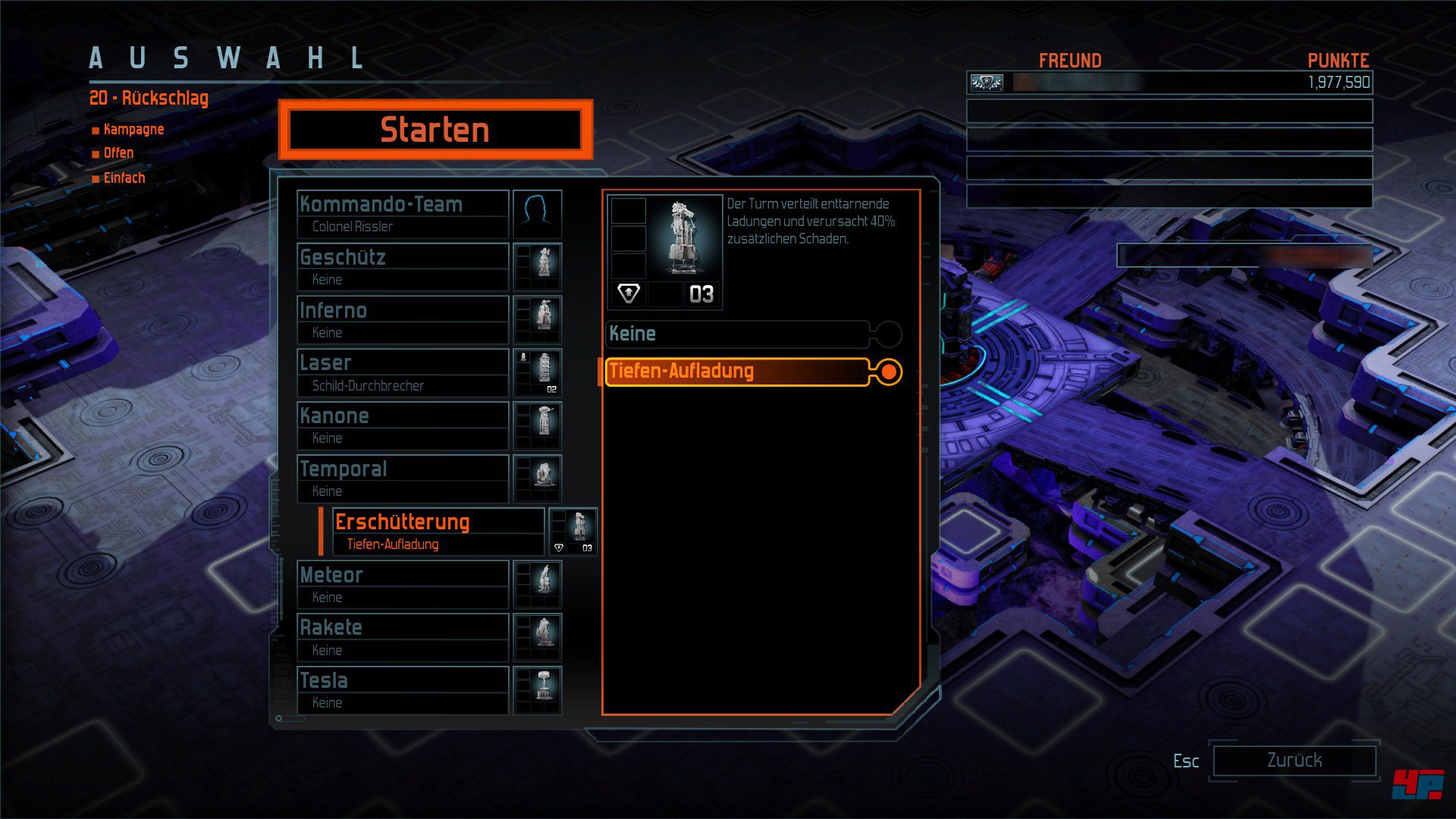Choose the Keine upgrade option
1456x819 pixels.
click(737, 334)
